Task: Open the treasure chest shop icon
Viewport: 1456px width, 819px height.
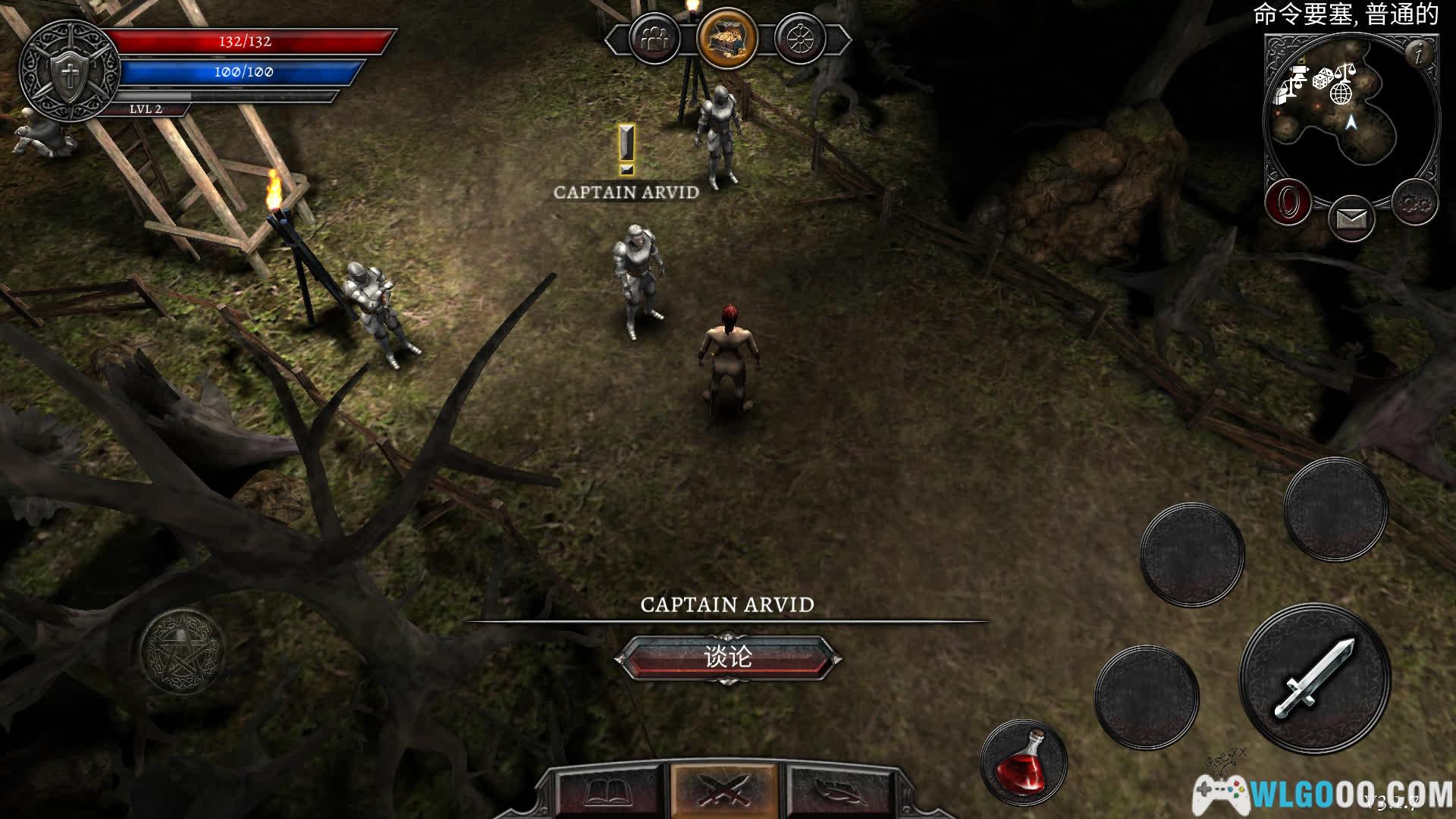Action: coord(726,38)
